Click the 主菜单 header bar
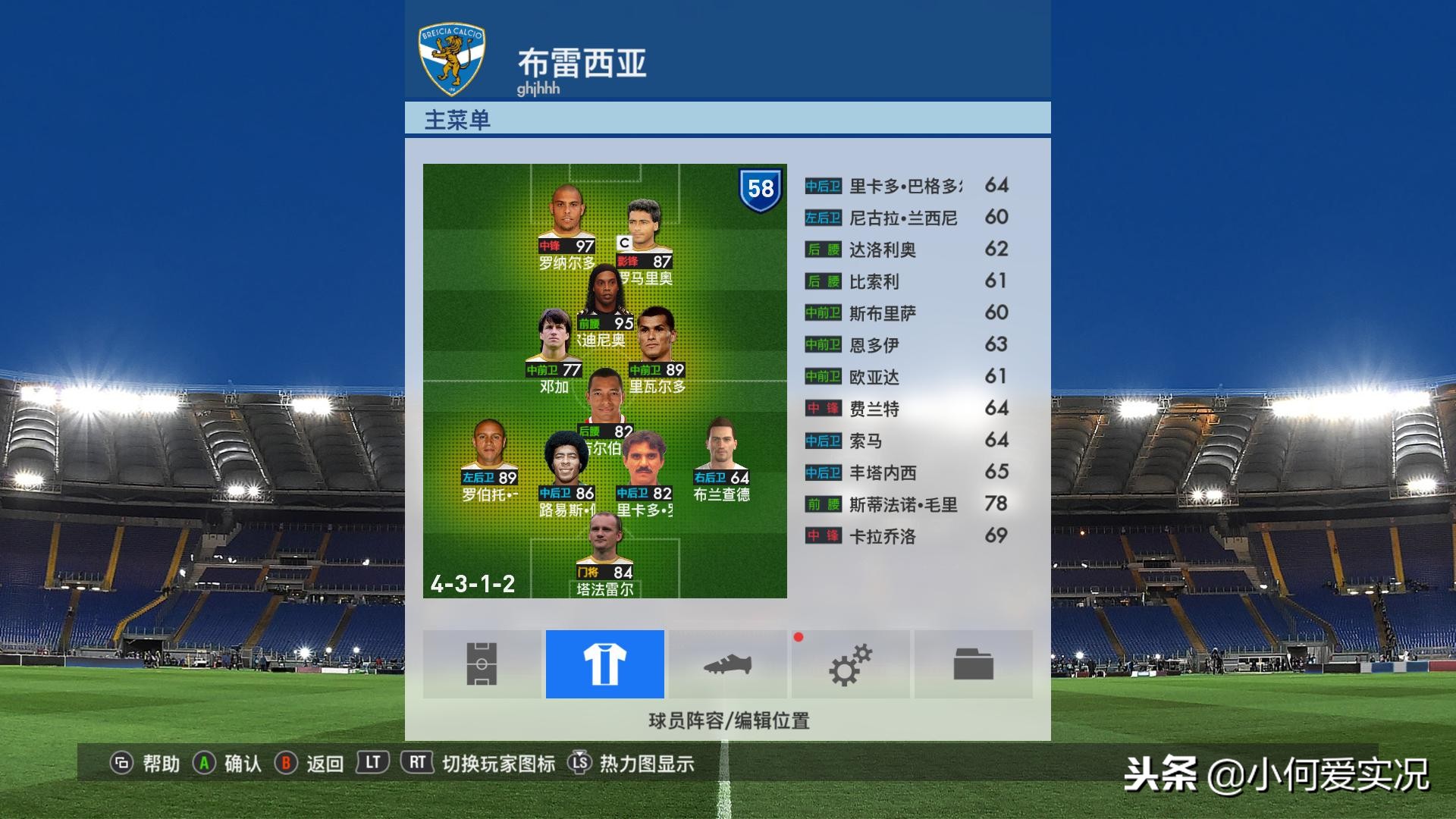 728,118
